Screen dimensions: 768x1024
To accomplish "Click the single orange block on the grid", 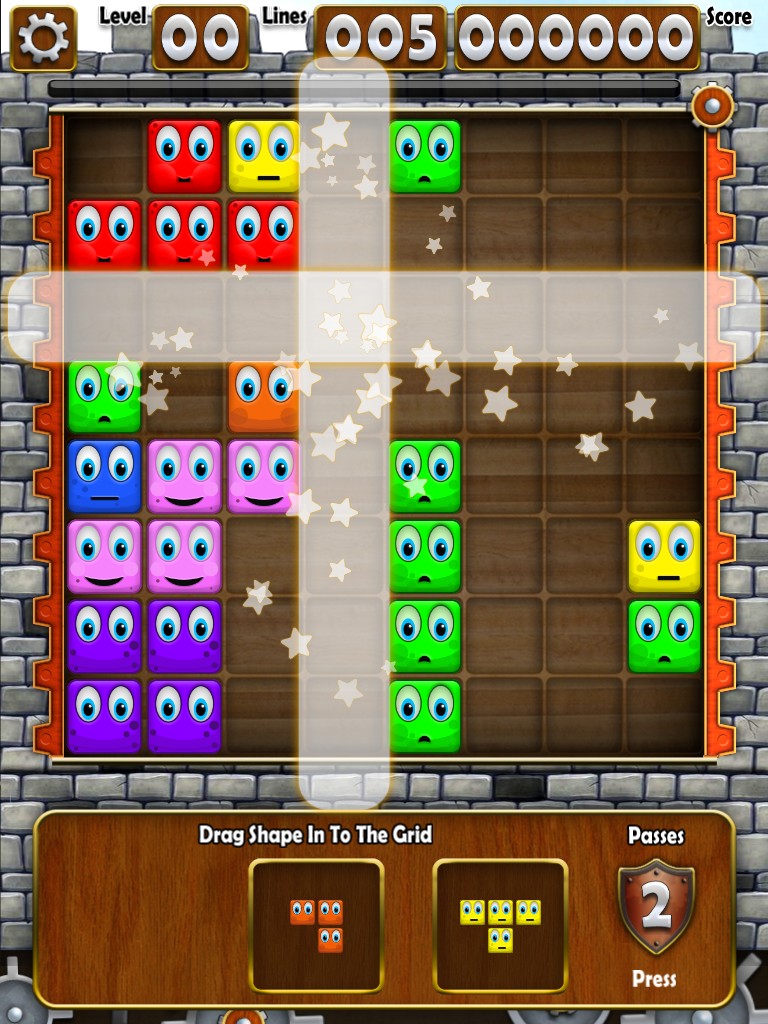I will coord(264,396).
